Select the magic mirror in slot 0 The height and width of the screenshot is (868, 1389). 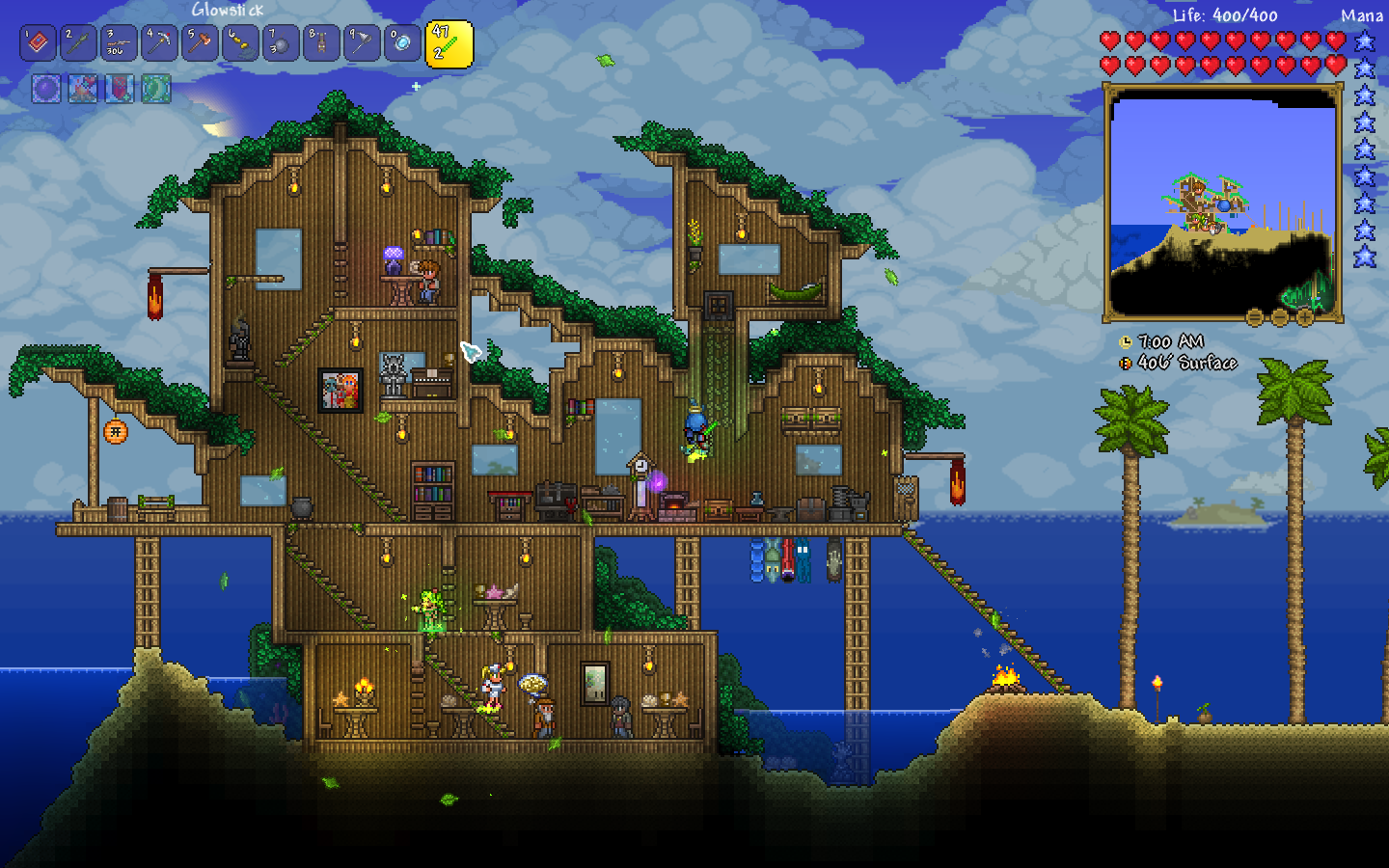click(402, 43)
